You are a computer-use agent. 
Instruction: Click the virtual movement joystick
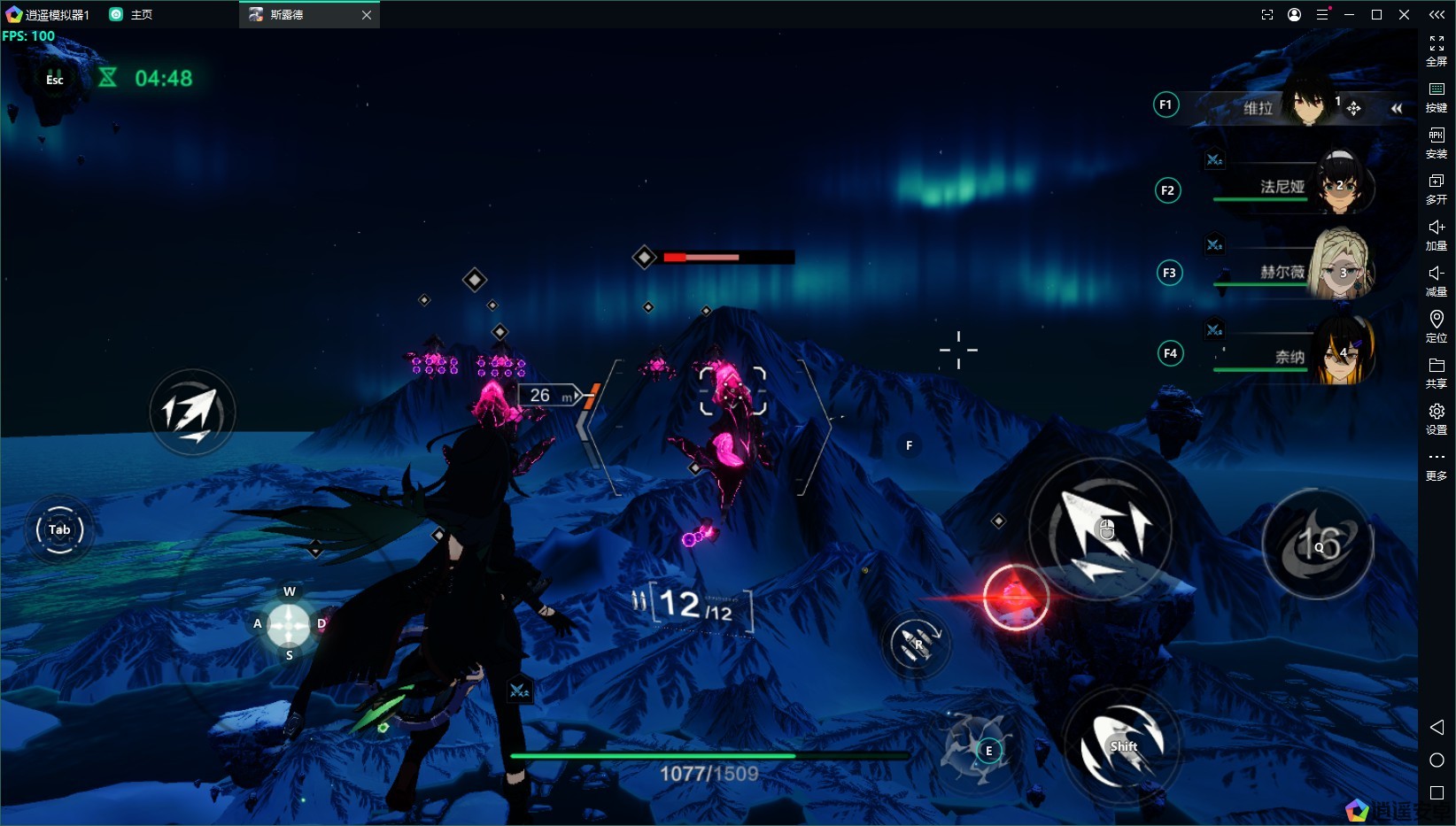(289, 624)
